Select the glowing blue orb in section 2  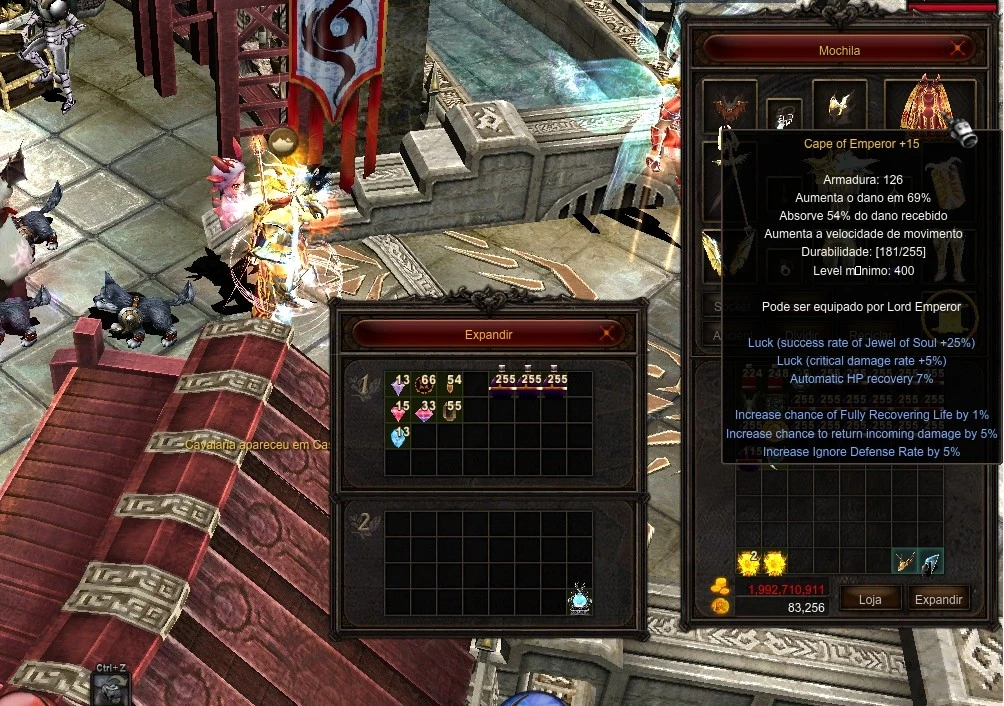[580, 600]
